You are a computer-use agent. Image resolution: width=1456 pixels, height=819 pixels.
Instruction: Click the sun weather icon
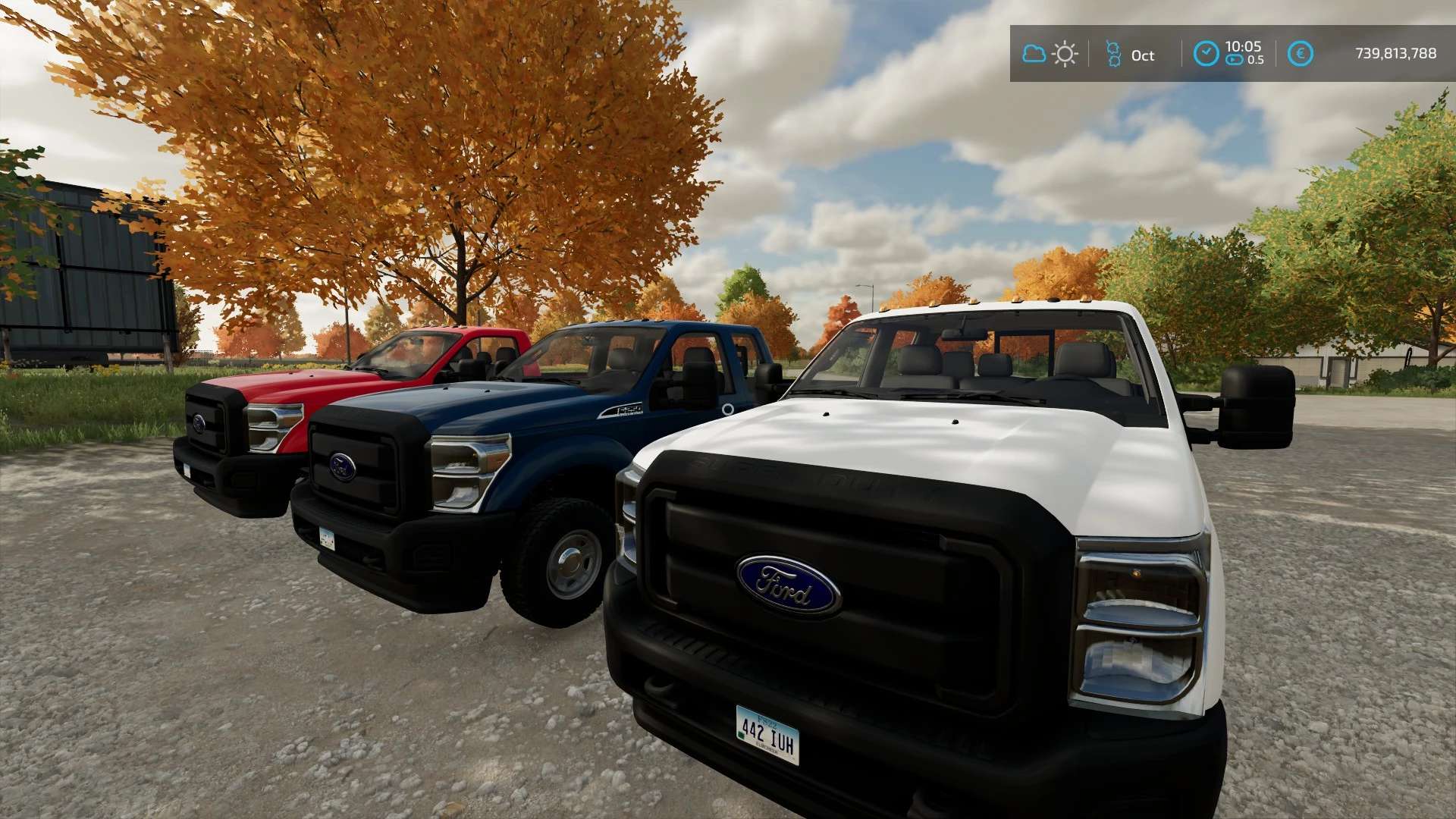1065,55
